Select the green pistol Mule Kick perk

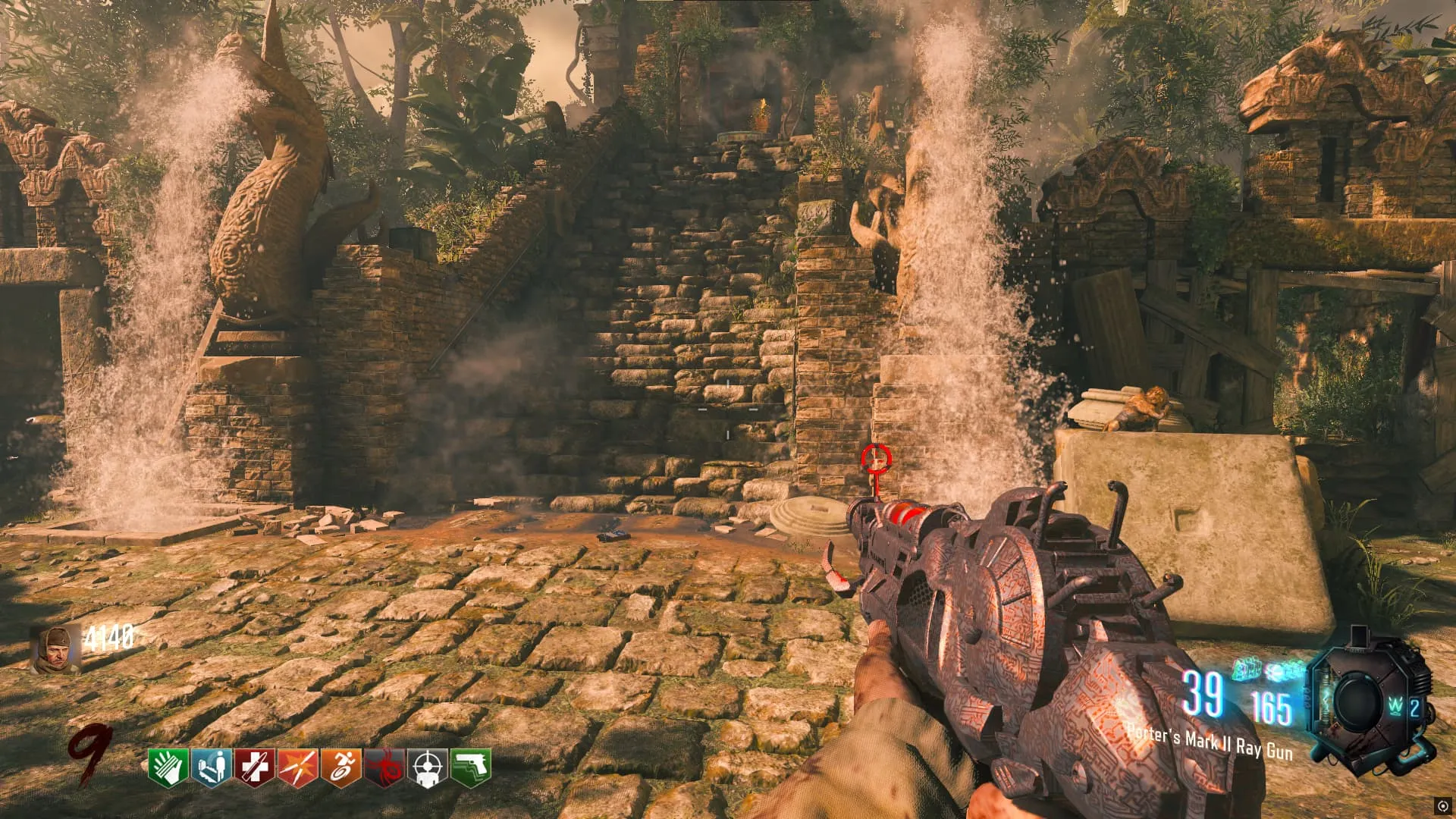tap(471, 767)
